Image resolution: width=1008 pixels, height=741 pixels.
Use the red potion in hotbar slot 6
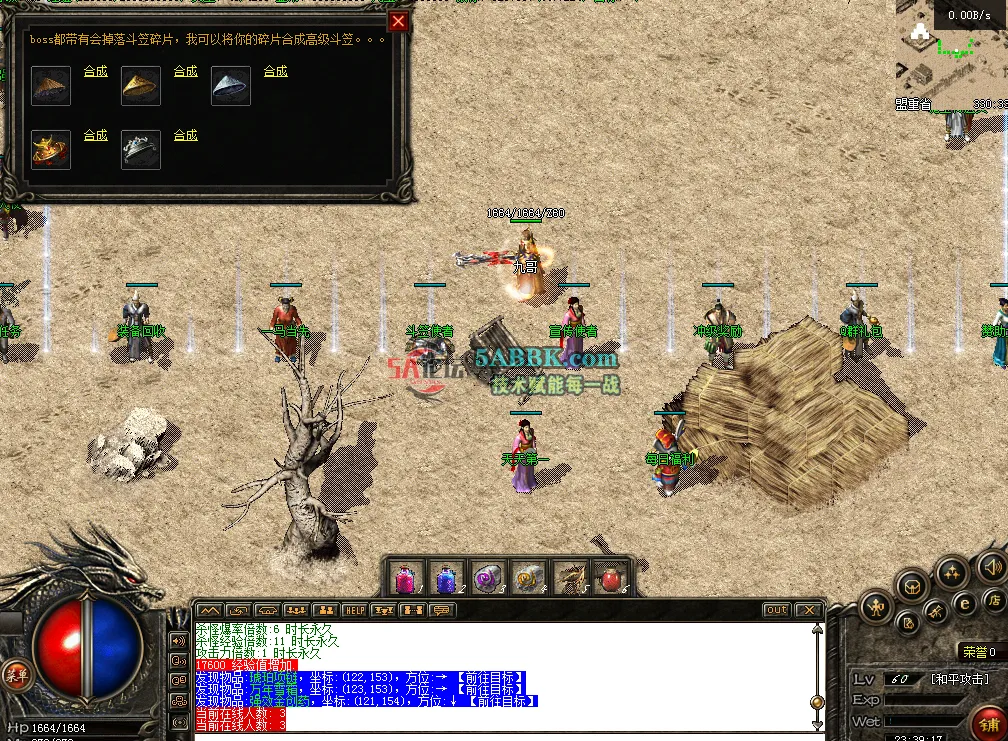[610, 579]
